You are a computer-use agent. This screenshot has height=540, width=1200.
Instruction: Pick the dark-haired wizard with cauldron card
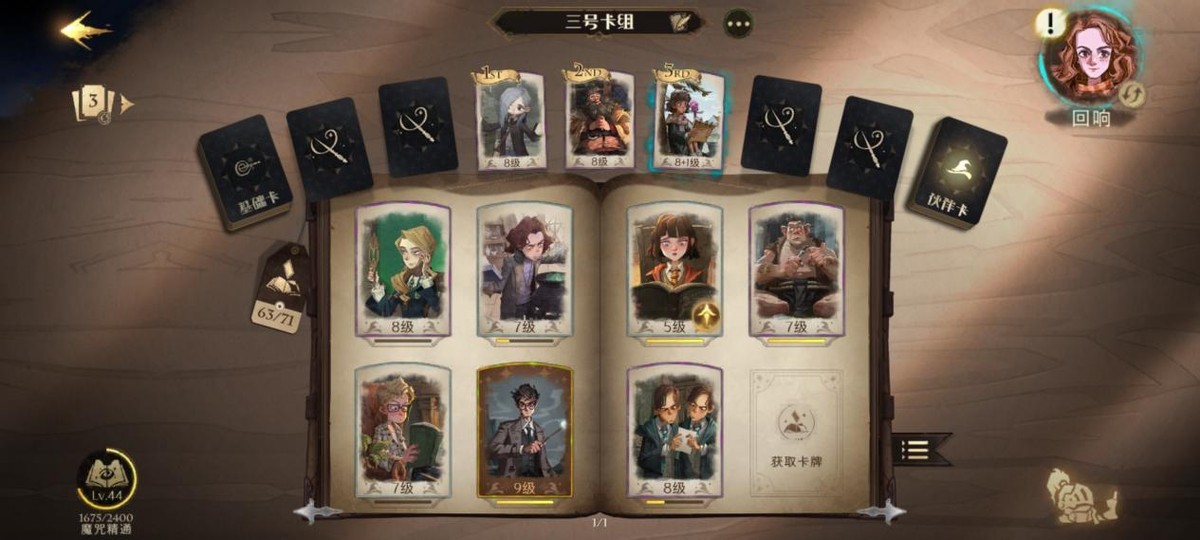click(x=524, y=270)
